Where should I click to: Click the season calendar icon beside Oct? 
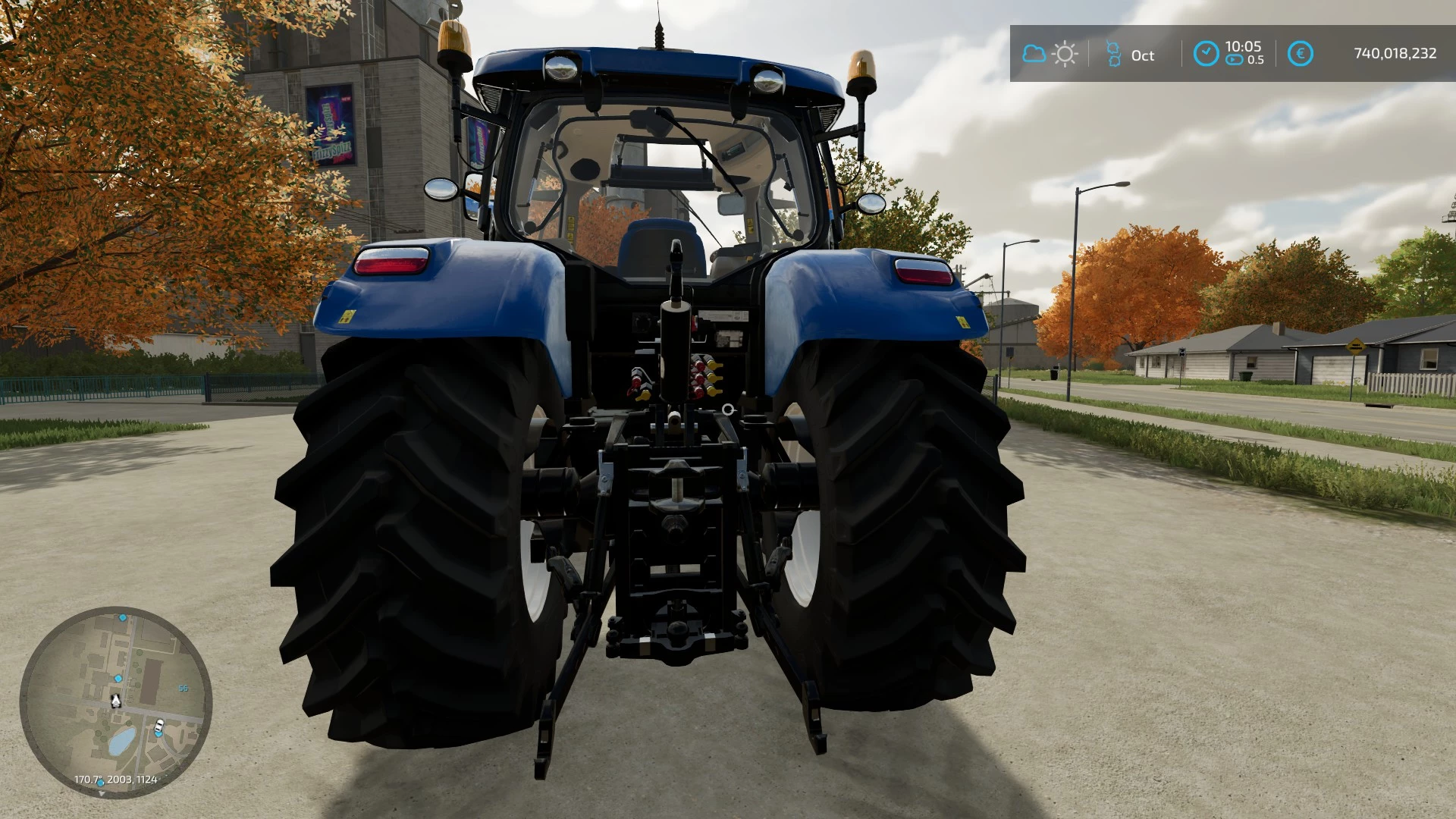(x=1112, y=54)
